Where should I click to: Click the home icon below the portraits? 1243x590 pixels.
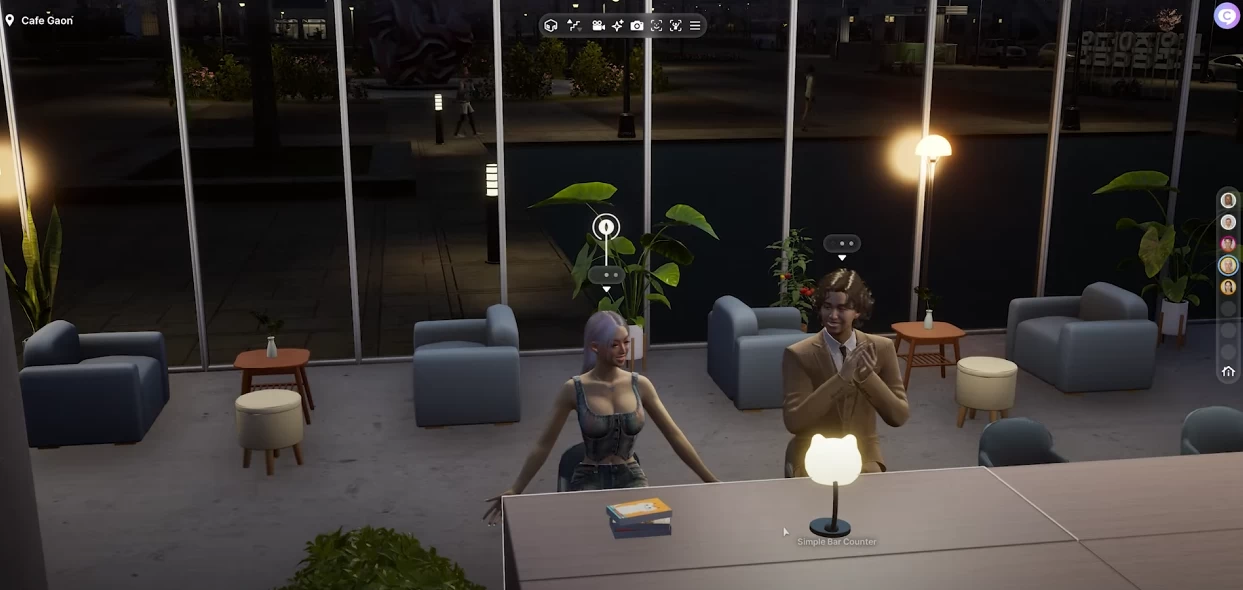click(1228, 372)
